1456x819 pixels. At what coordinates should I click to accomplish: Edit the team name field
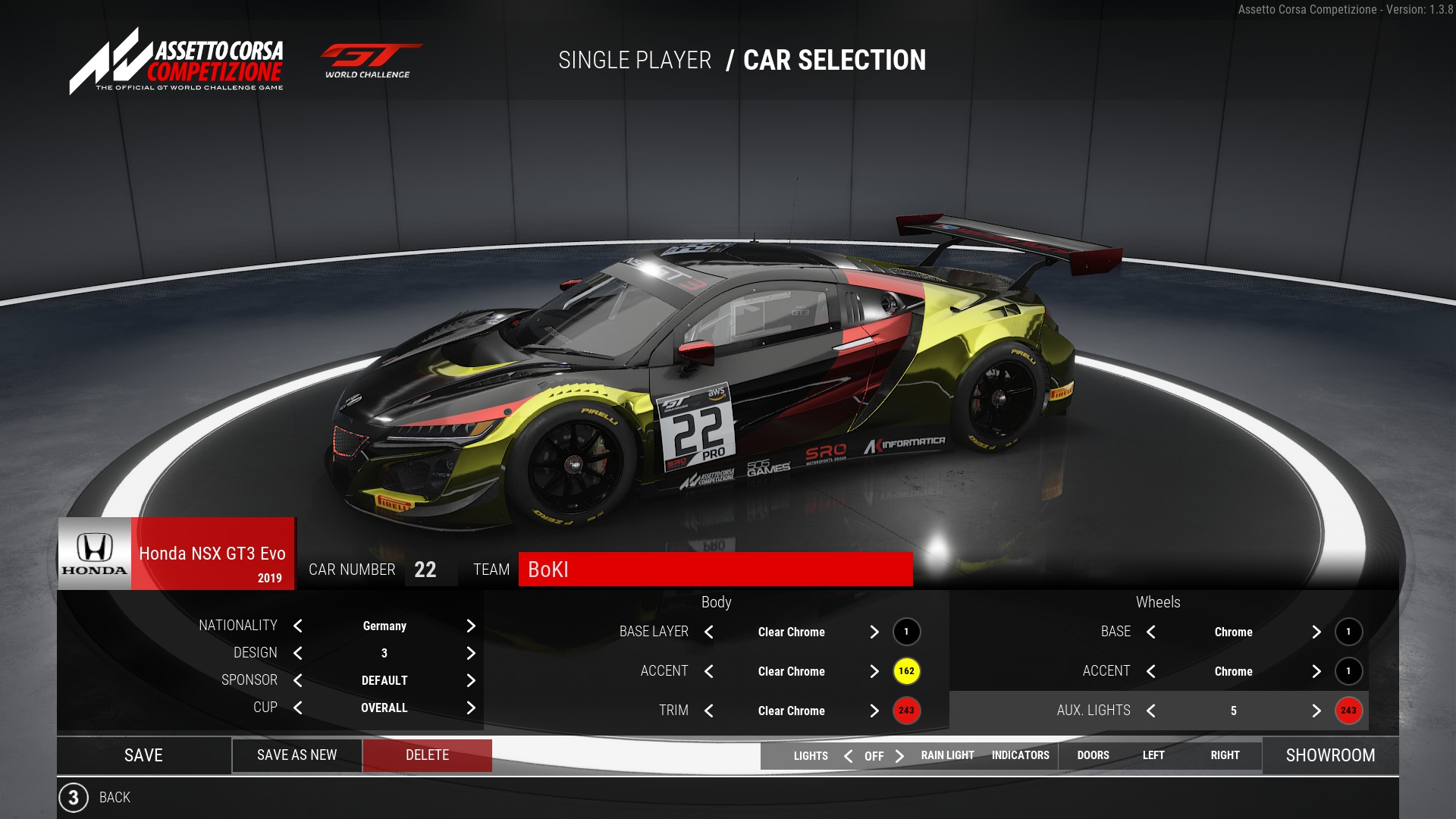(715, 570)
